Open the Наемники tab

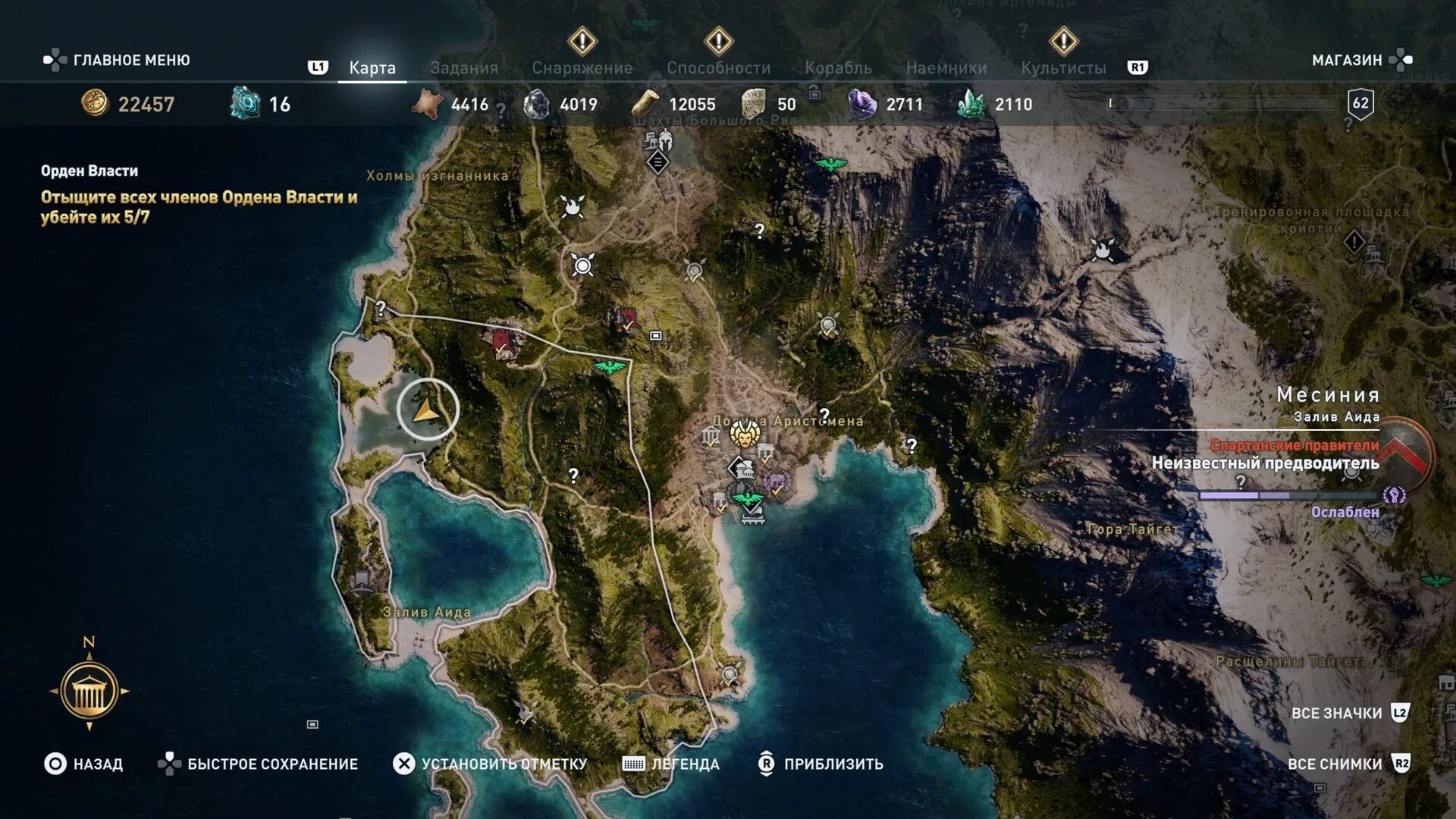[946, 67]
